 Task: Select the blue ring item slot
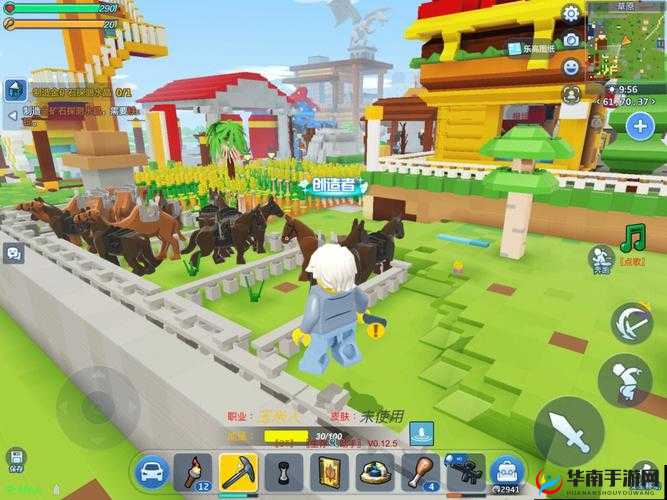(x=375, y=470)
